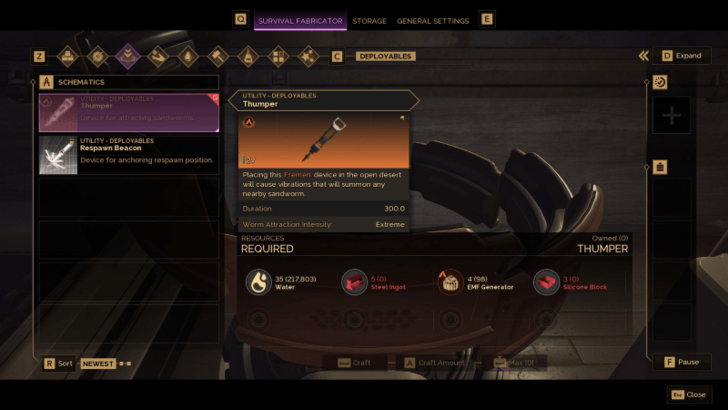Switch to the Survival Fabricator tab

tap(300, 20)
